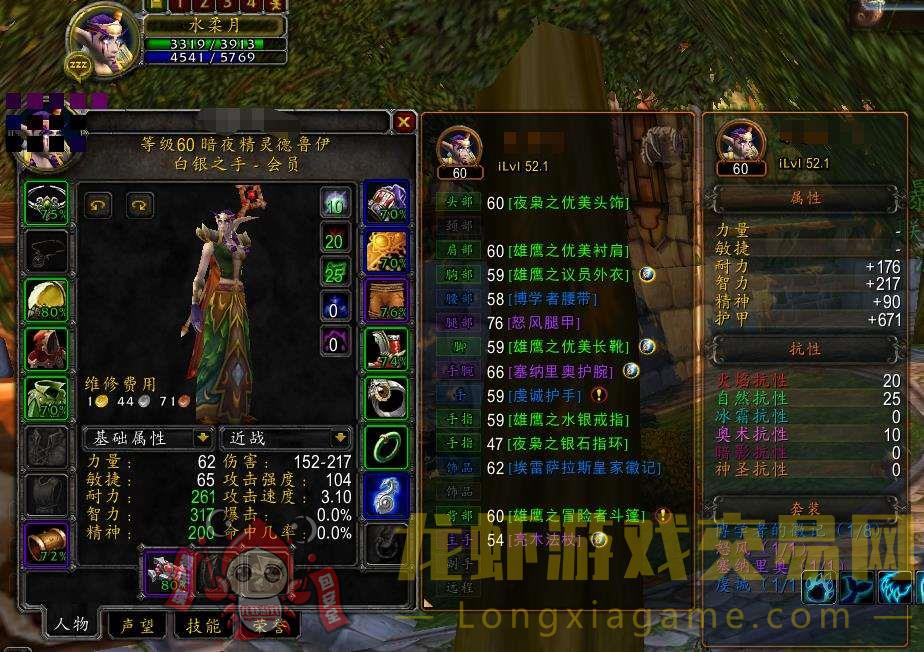
Task: Click the yellow shoulder armor slot
Action: 46,300
